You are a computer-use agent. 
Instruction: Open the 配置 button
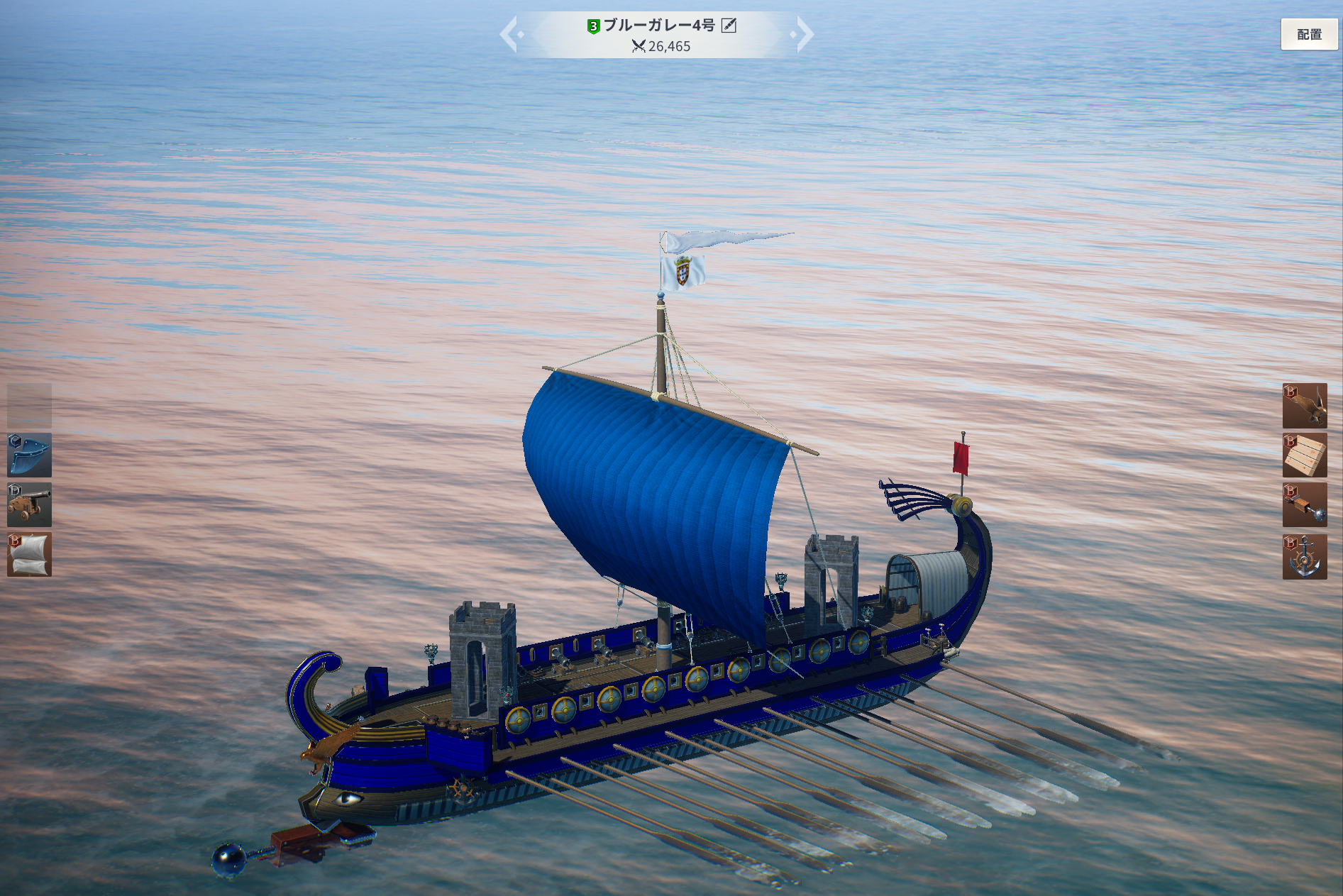[1309, 34]
